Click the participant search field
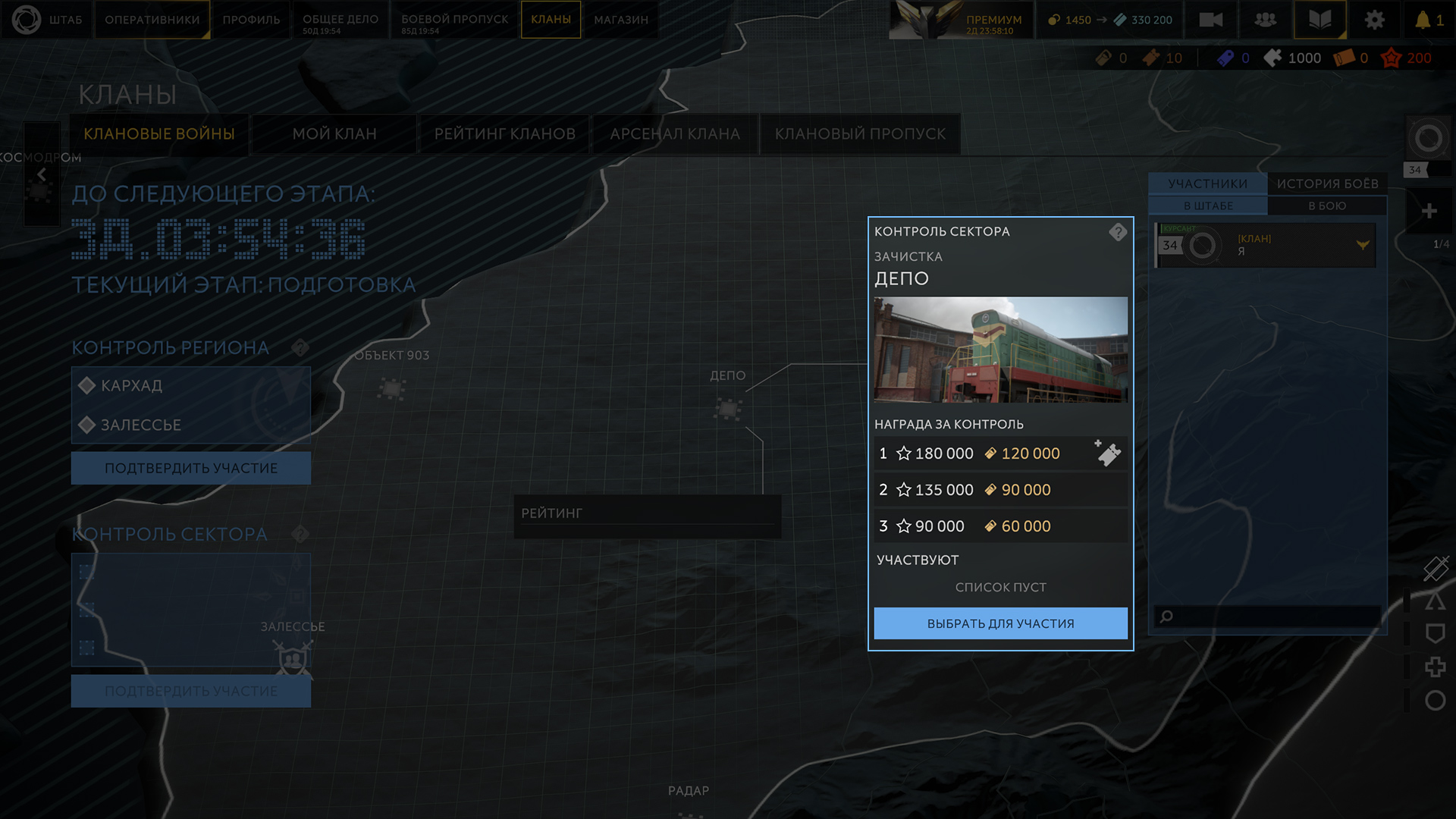The image size is (1456, 819). click(x=1274, y=616)
